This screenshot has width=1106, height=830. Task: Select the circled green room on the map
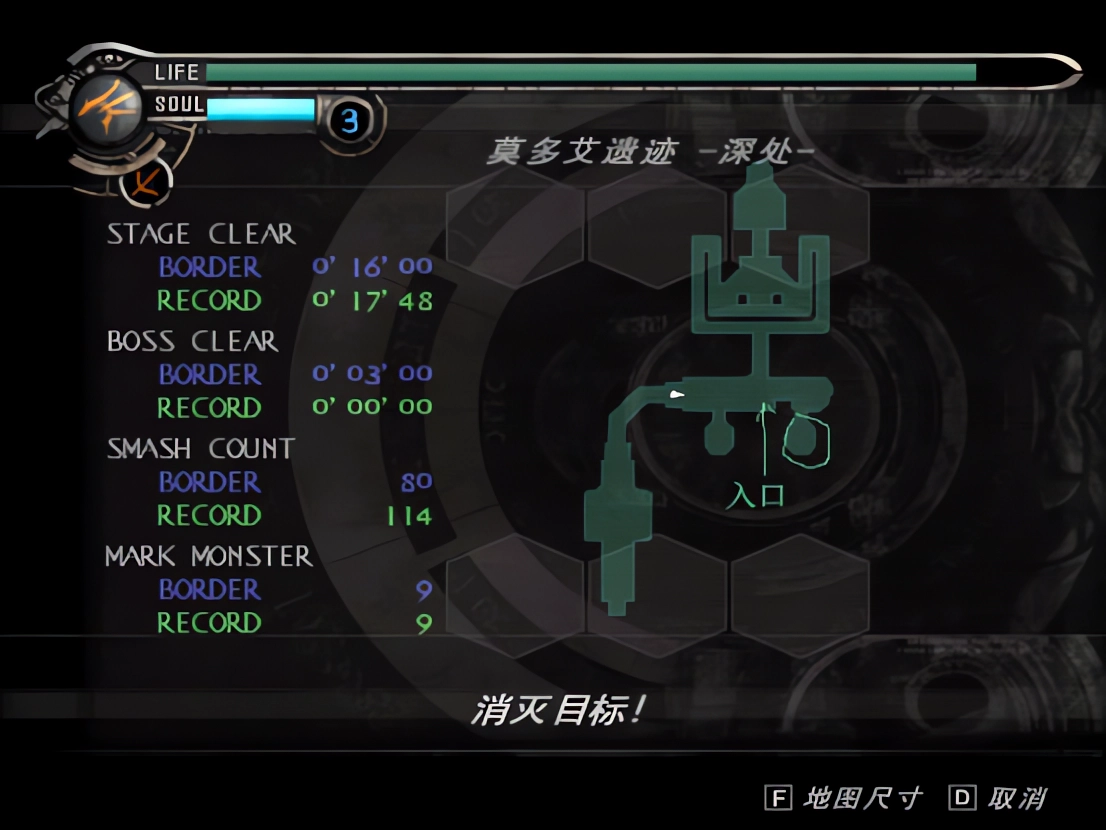[806, 440]
